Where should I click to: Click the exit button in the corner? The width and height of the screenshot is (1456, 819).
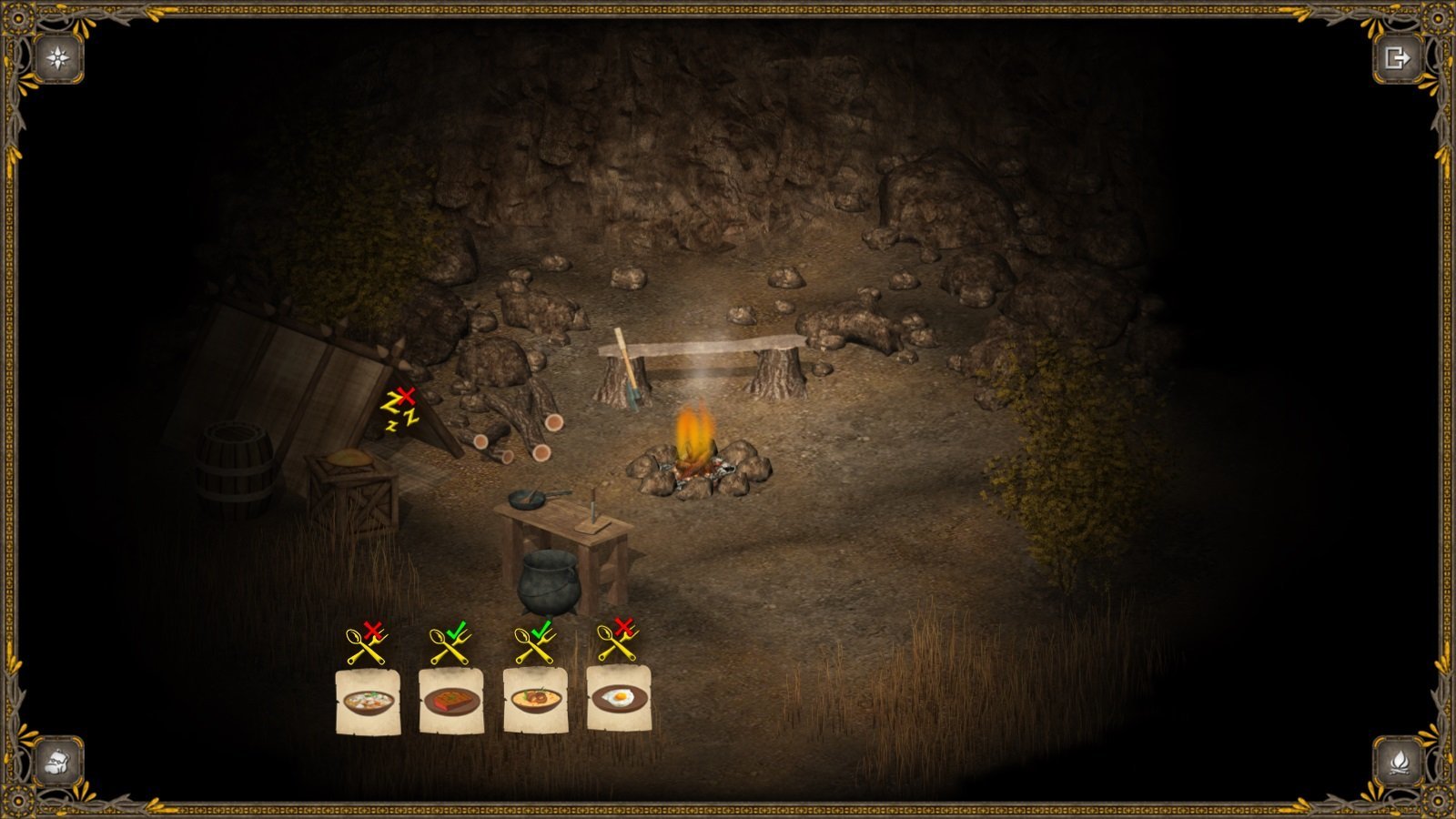pyautogui.click(x=1396, y=58)
